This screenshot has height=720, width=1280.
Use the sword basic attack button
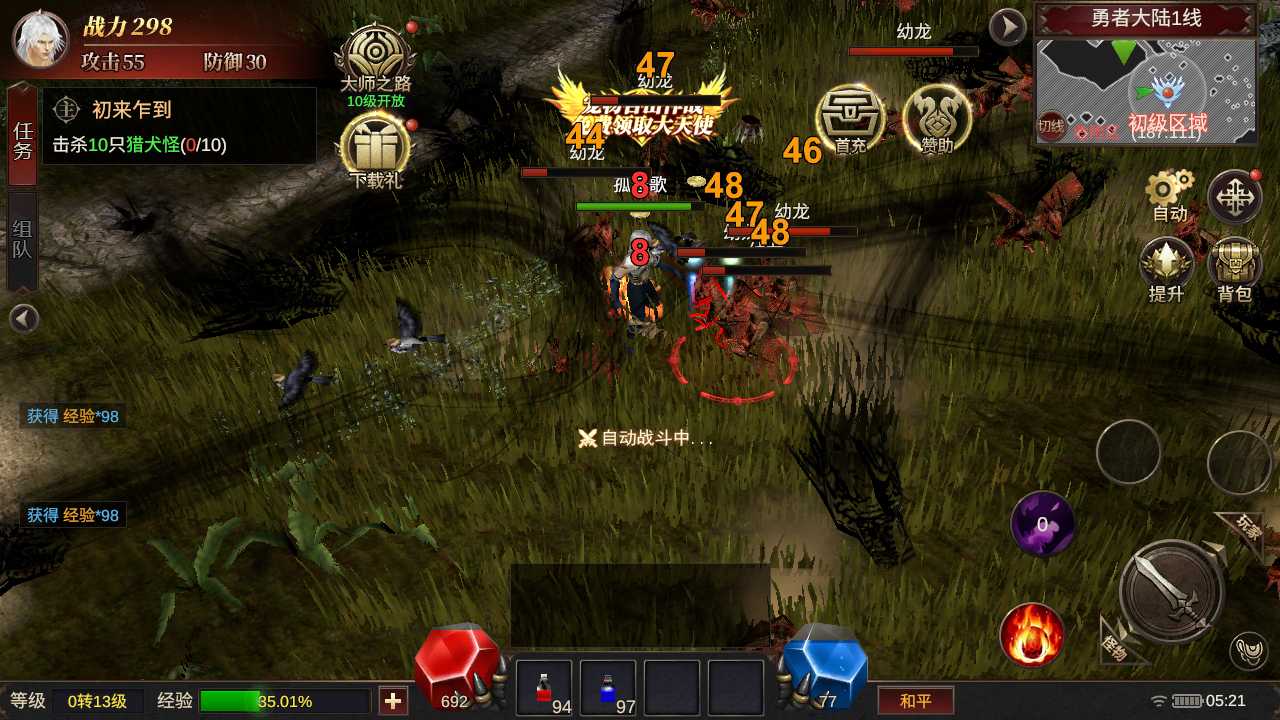(1172, 590)
